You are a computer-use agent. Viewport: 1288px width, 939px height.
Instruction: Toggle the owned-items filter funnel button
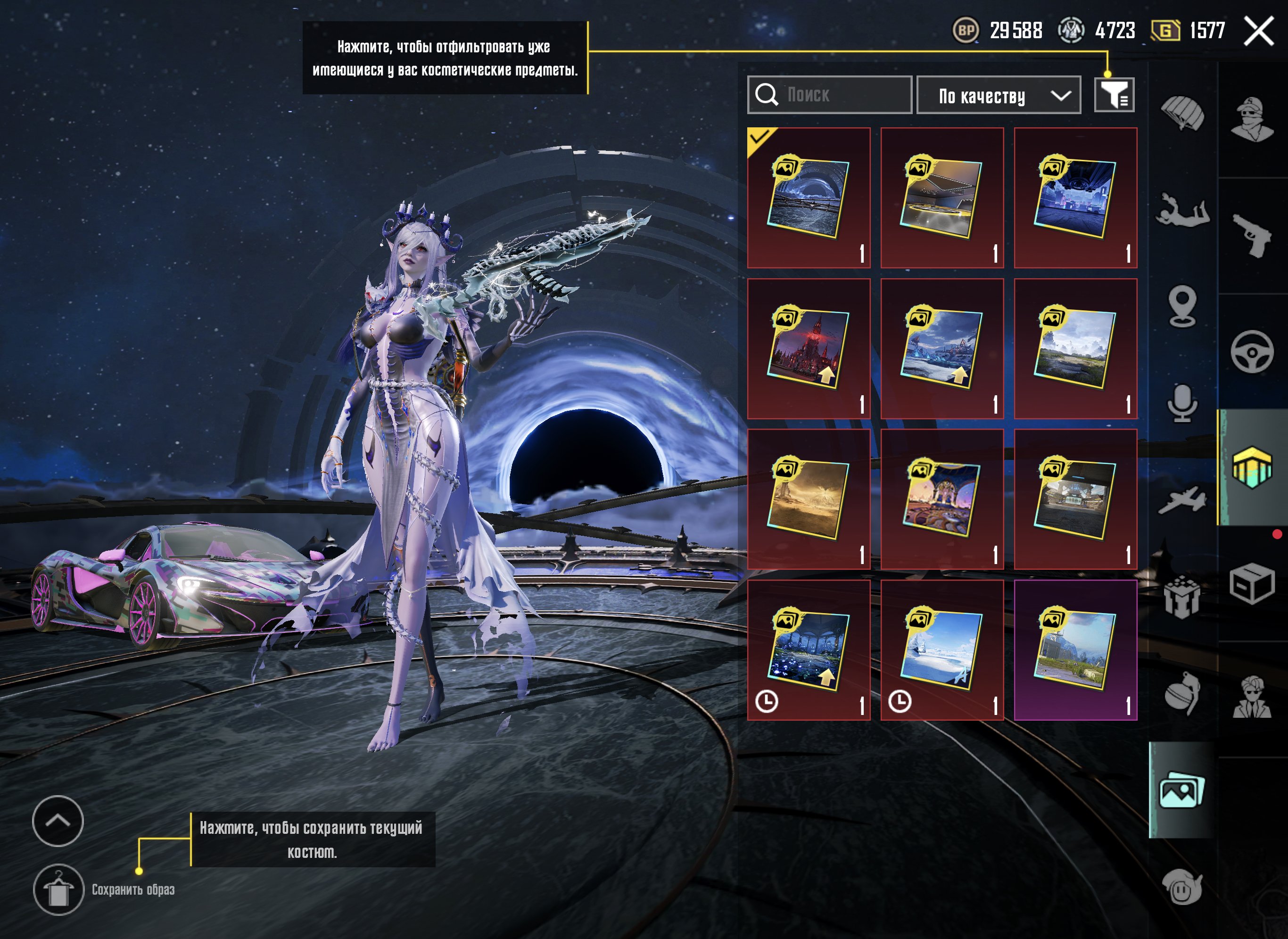tap(1114, 95)
